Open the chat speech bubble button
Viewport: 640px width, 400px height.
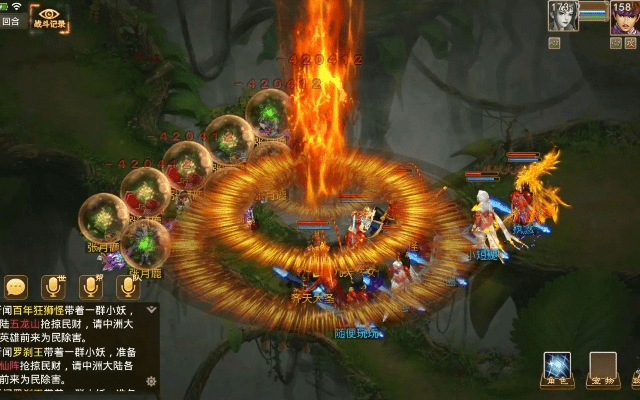point(16,286)
